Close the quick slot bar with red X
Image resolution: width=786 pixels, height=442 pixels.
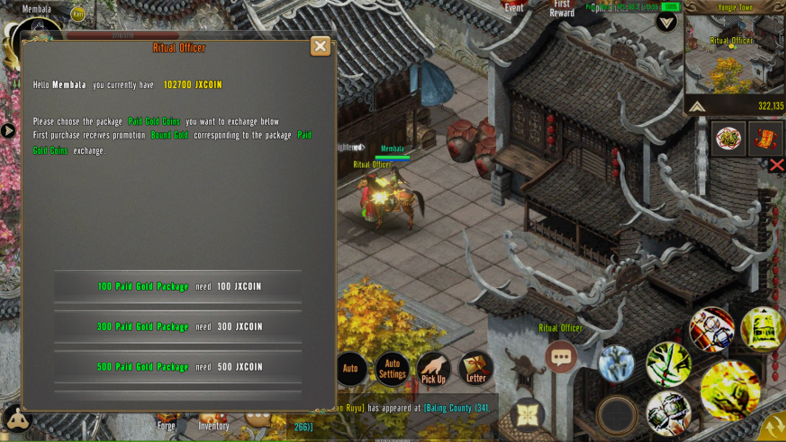pos(776,165)
